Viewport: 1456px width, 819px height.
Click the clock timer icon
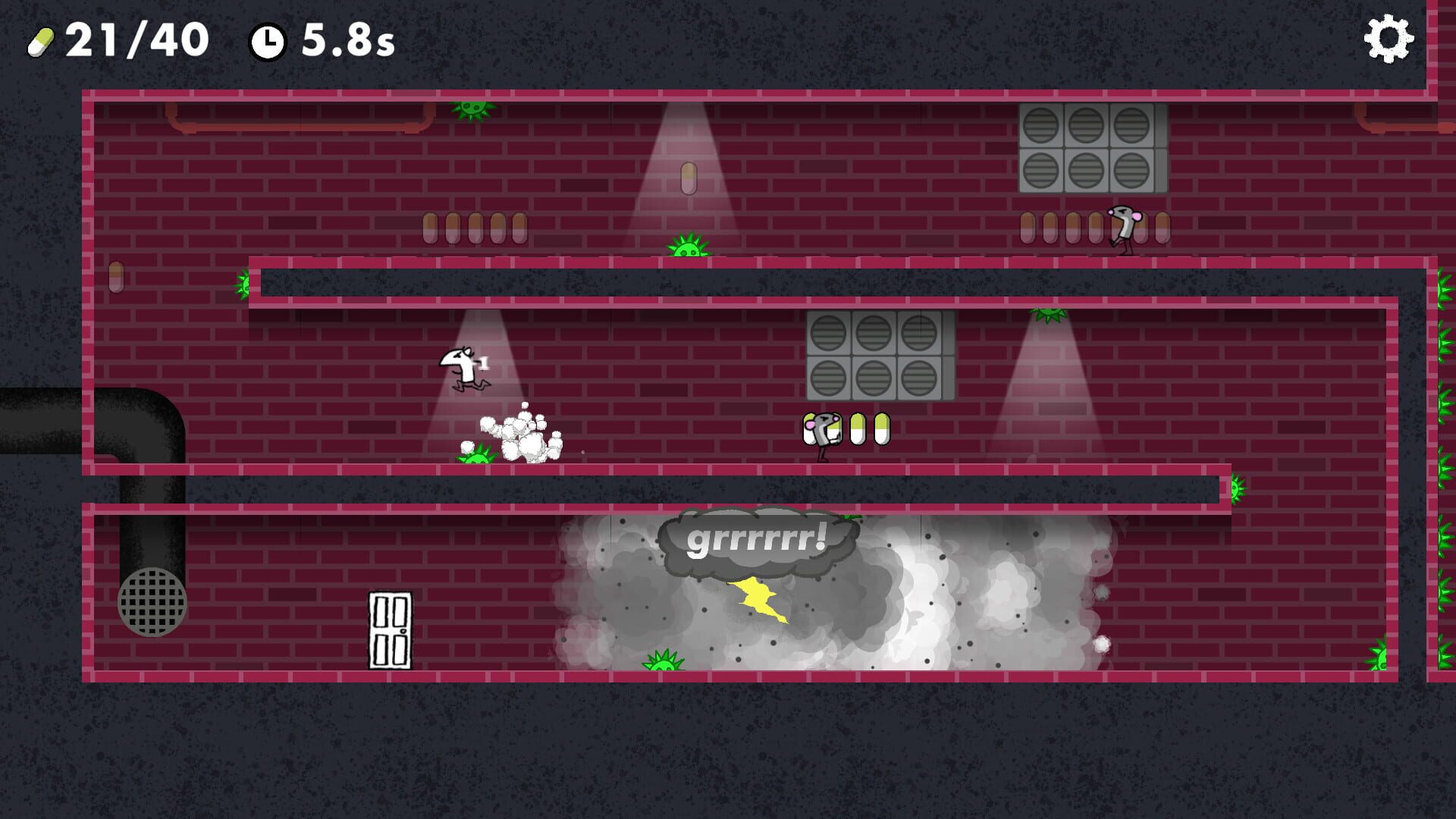pos(269,43)
